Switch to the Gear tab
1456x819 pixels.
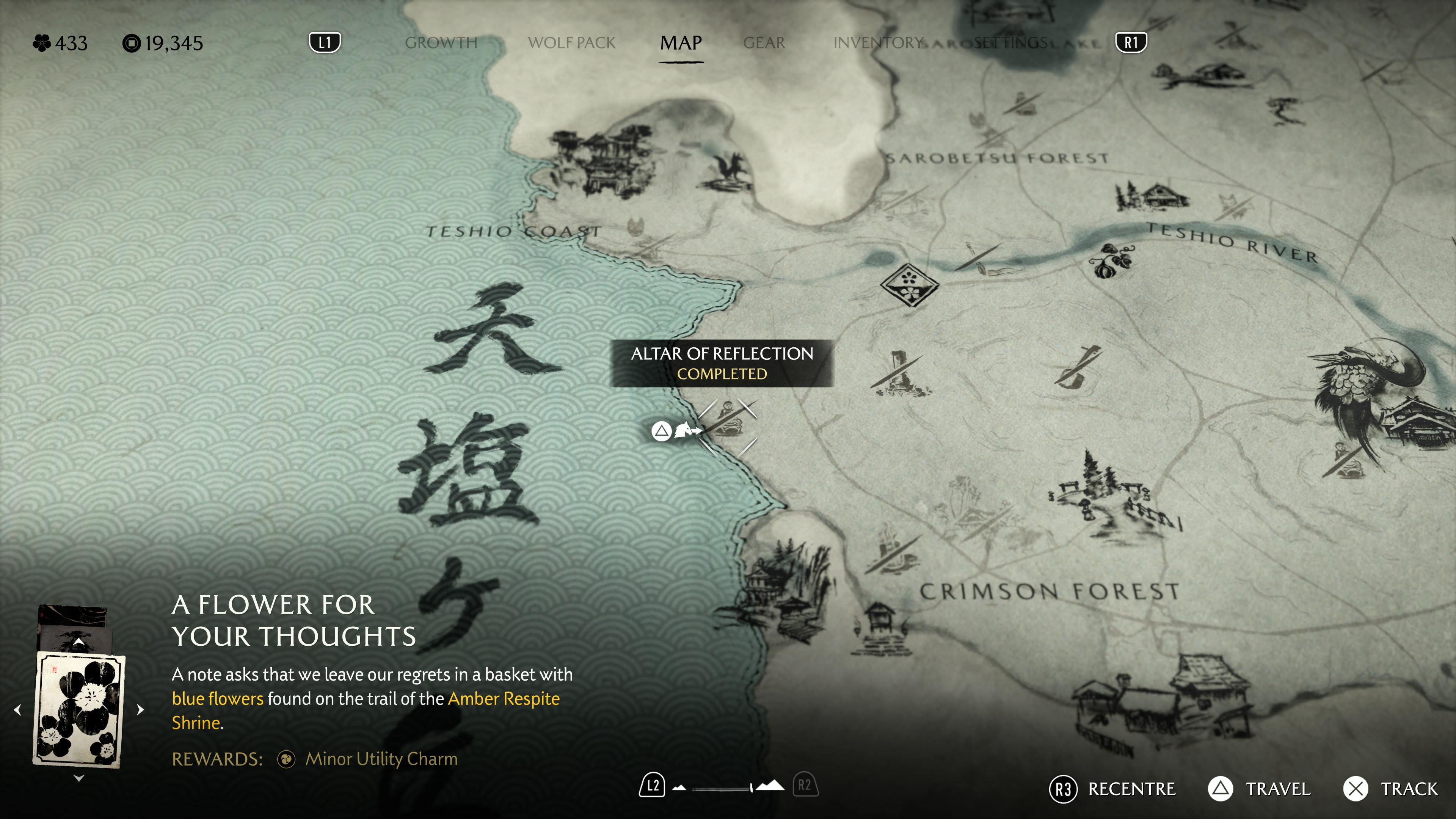tap(764, 43)
